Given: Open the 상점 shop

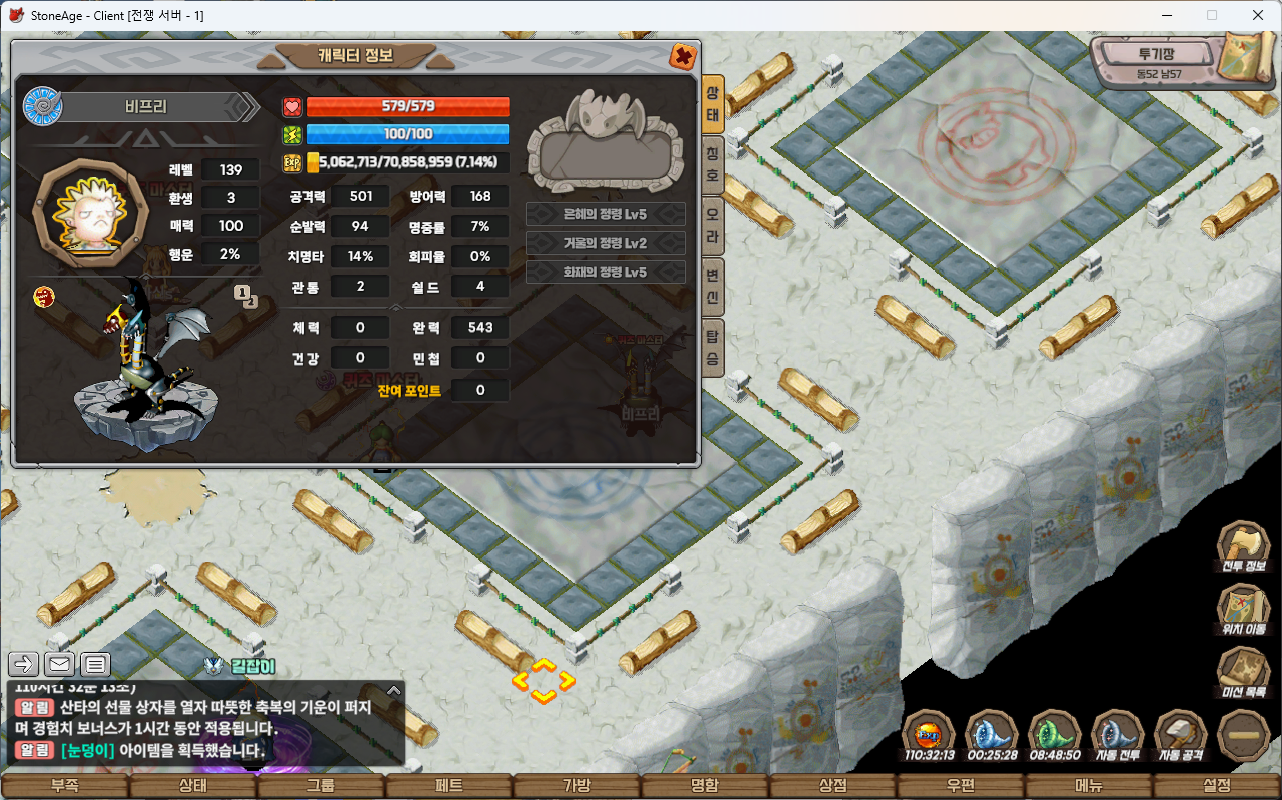Looking at the screenshot, I should 833,786.
